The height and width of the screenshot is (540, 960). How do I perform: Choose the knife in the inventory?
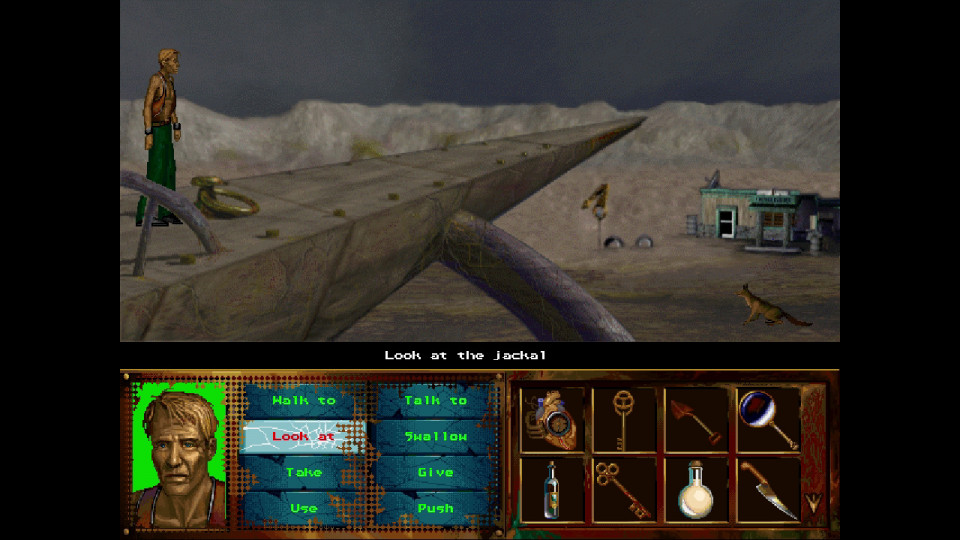tap(768, 489)
